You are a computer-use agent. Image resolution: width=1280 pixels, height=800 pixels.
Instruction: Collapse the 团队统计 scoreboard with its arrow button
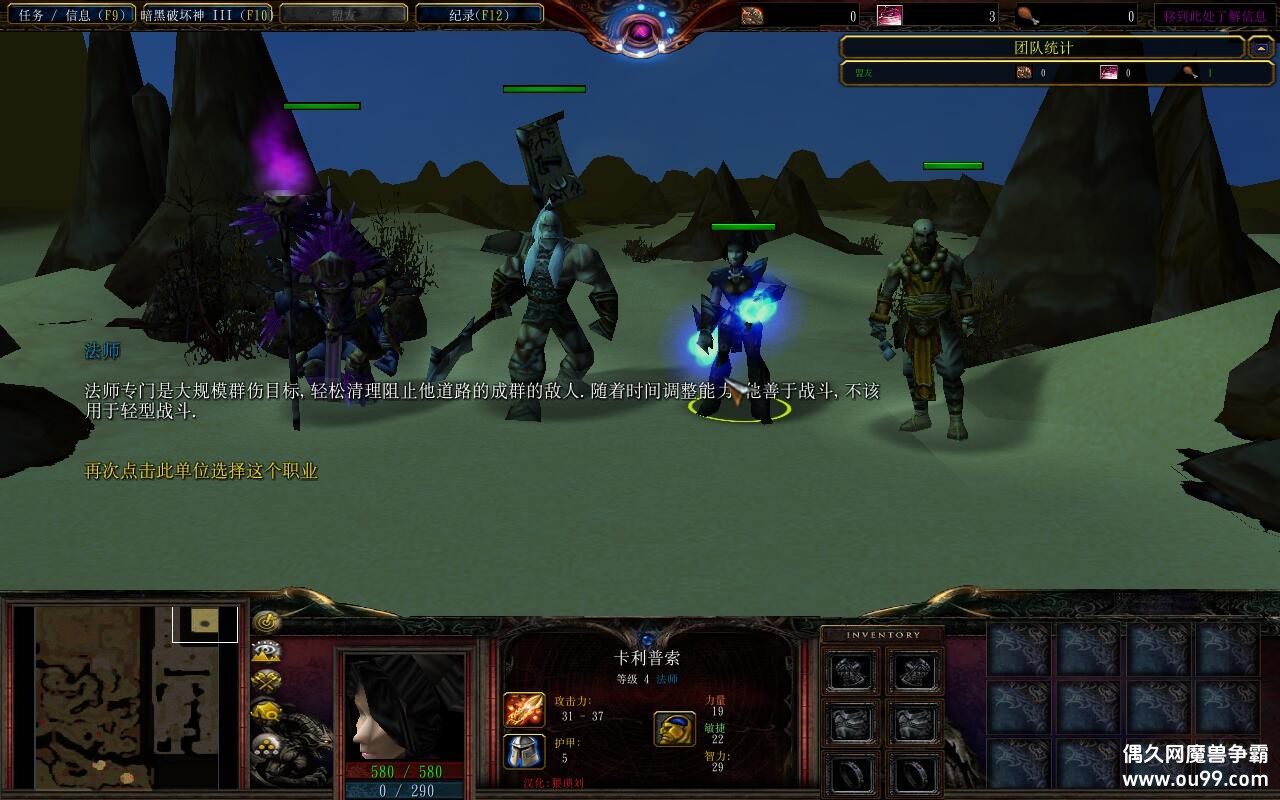[x=1260, y=47]
